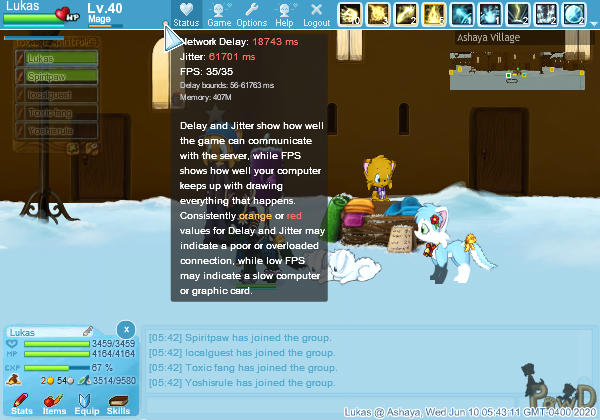
Task: Log out using the Logout button
Action: (x=316, y=13)
